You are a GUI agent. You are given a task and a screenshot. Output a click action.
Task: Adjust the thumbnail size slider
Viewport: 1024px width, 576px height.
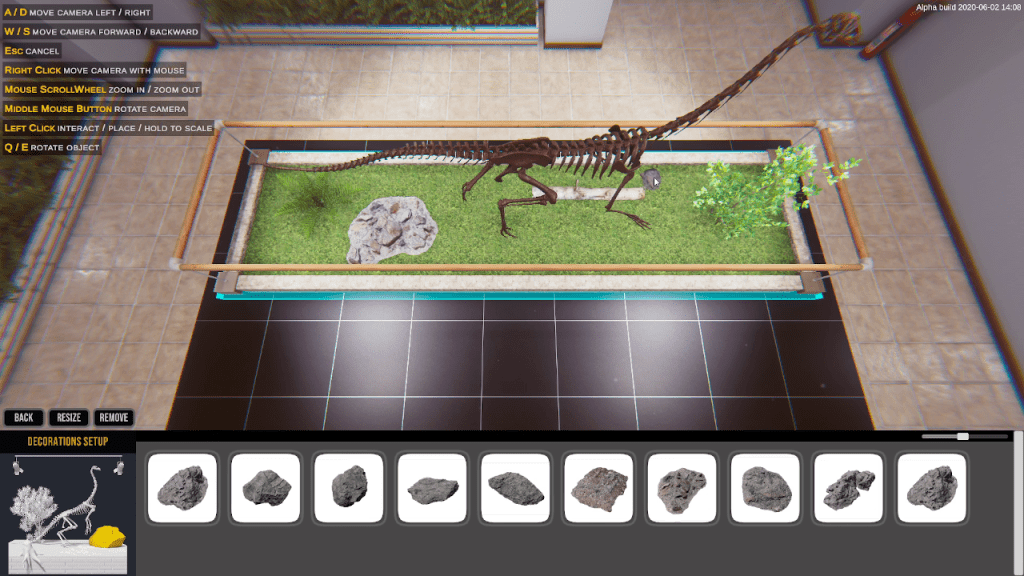point(962,436)
